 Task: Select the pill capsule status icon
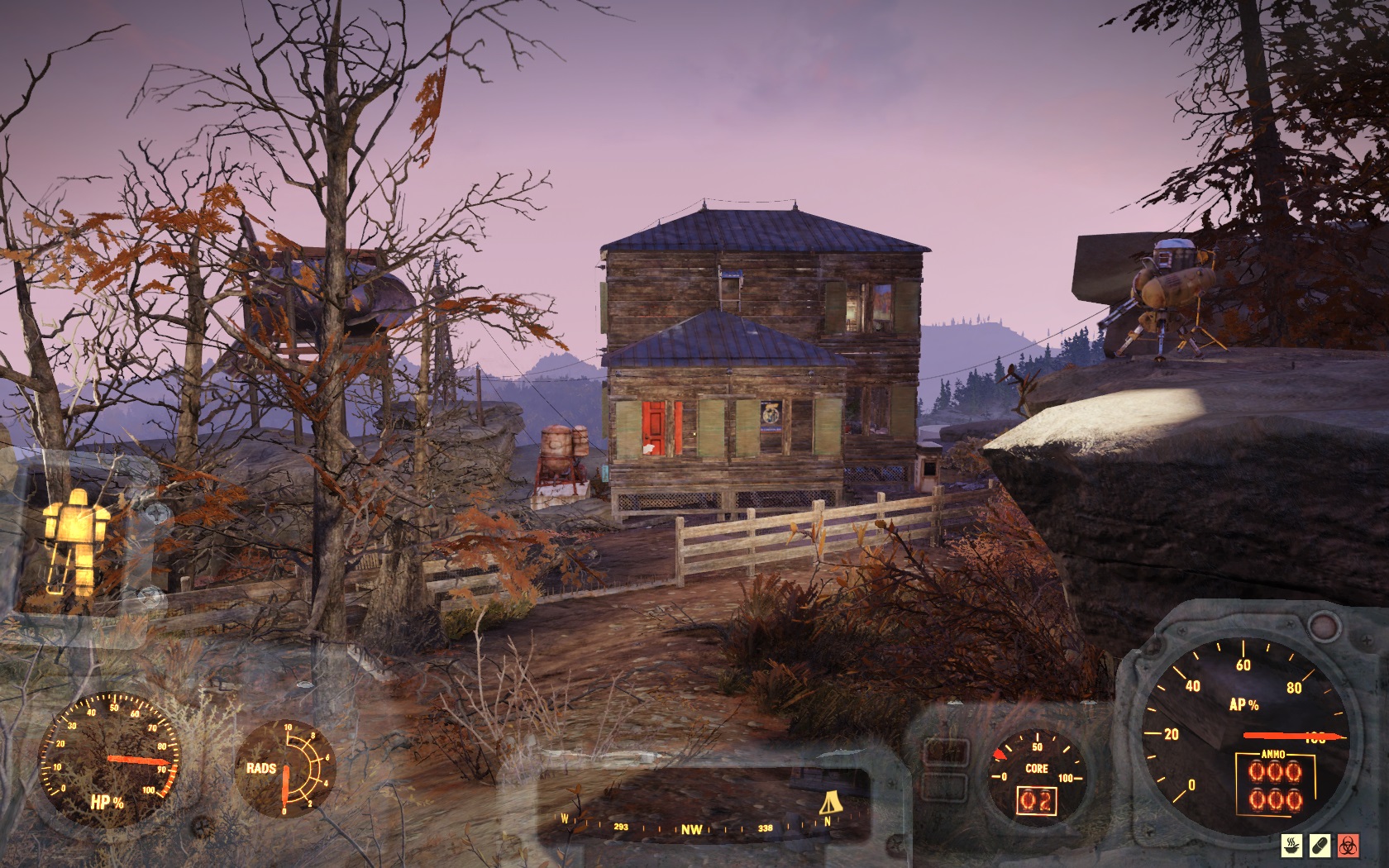[x=1319, y=845]
